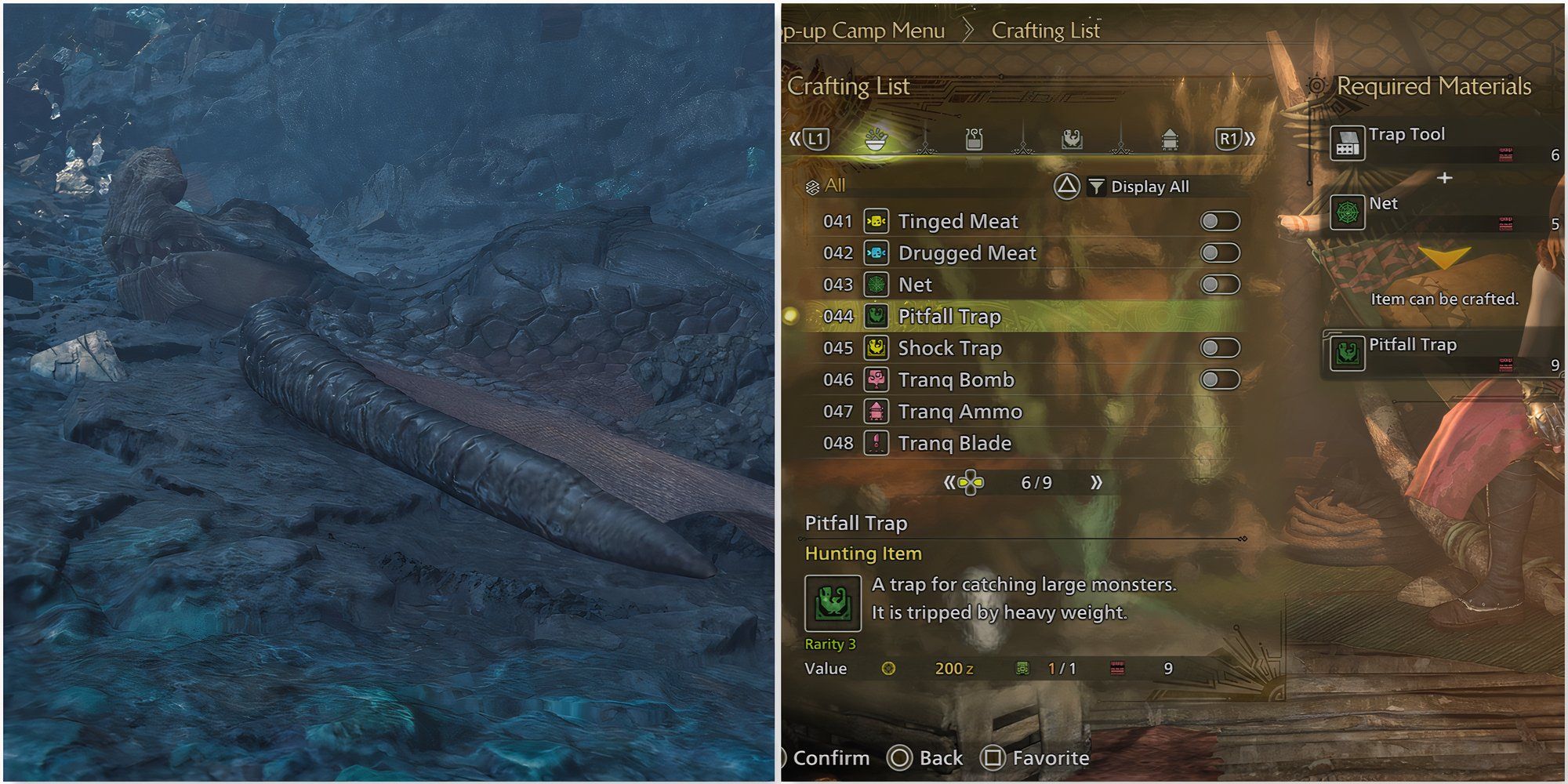Toggle auto-craft switch for Tinged Meat
Viewport: 1568px width, 784px height.
[x=1220, y=222]
